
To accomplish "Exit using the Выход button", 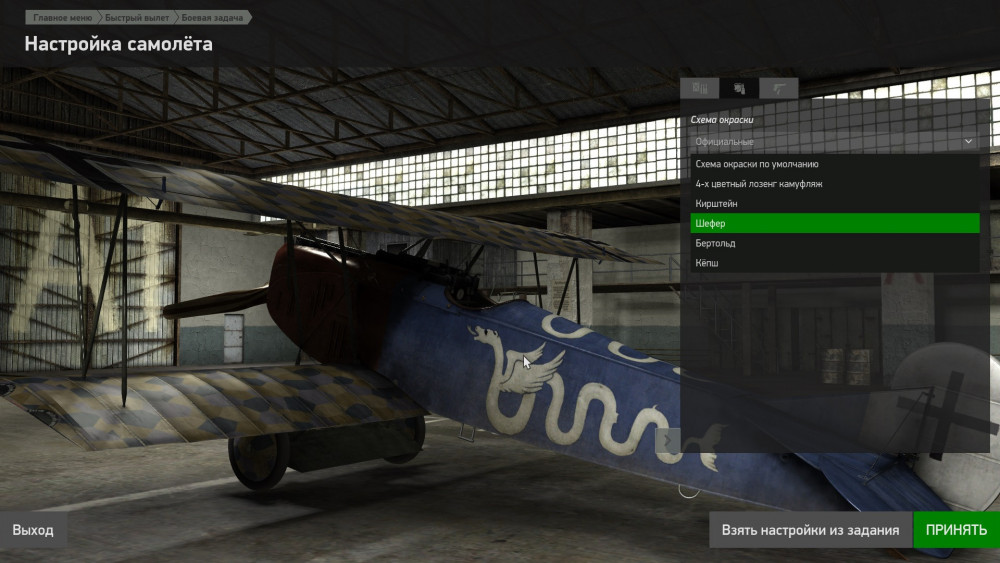I will click(x=33, y=530).
